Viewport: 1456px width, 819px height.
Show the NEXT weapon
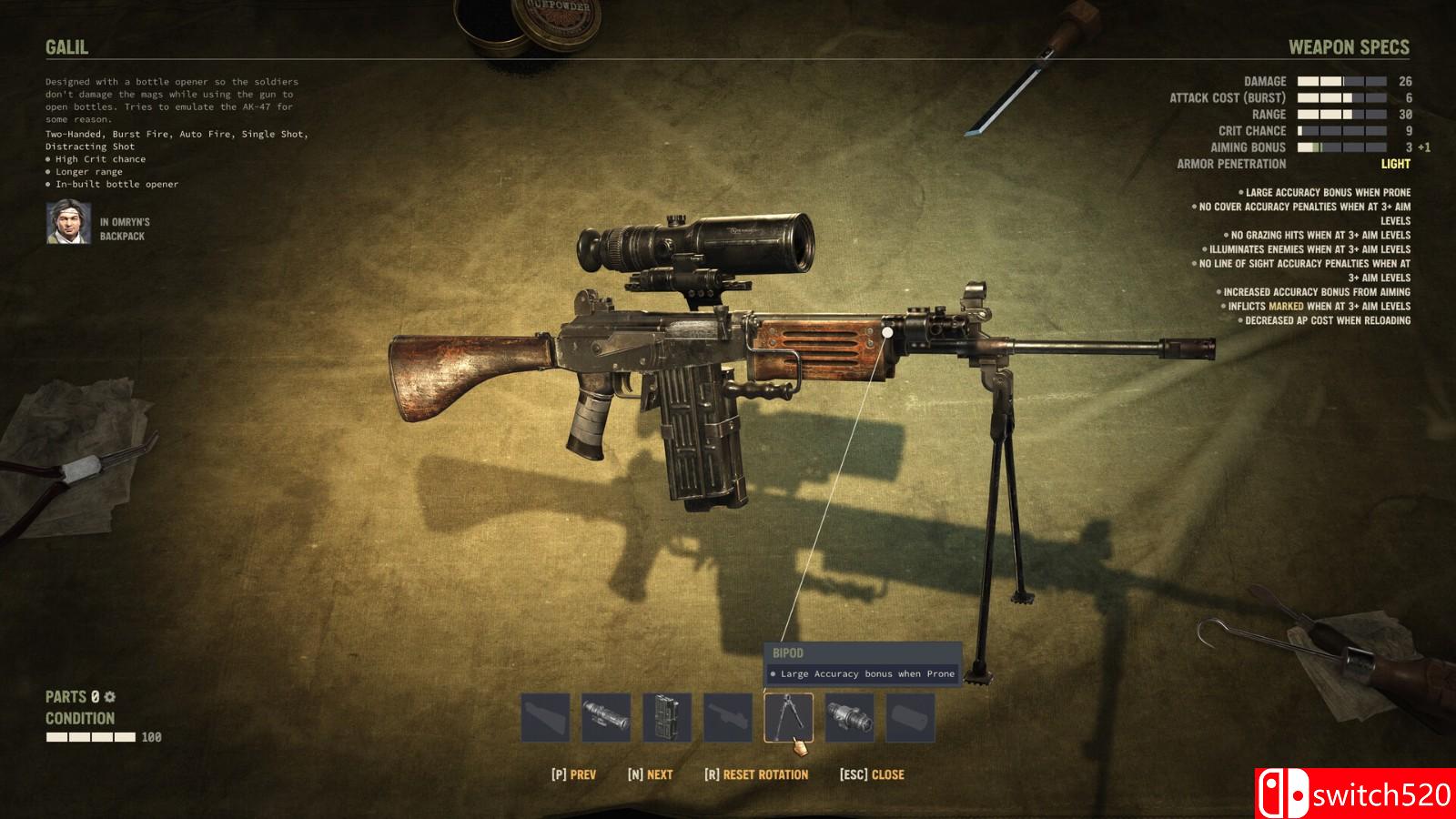click(x=650, y=774)
